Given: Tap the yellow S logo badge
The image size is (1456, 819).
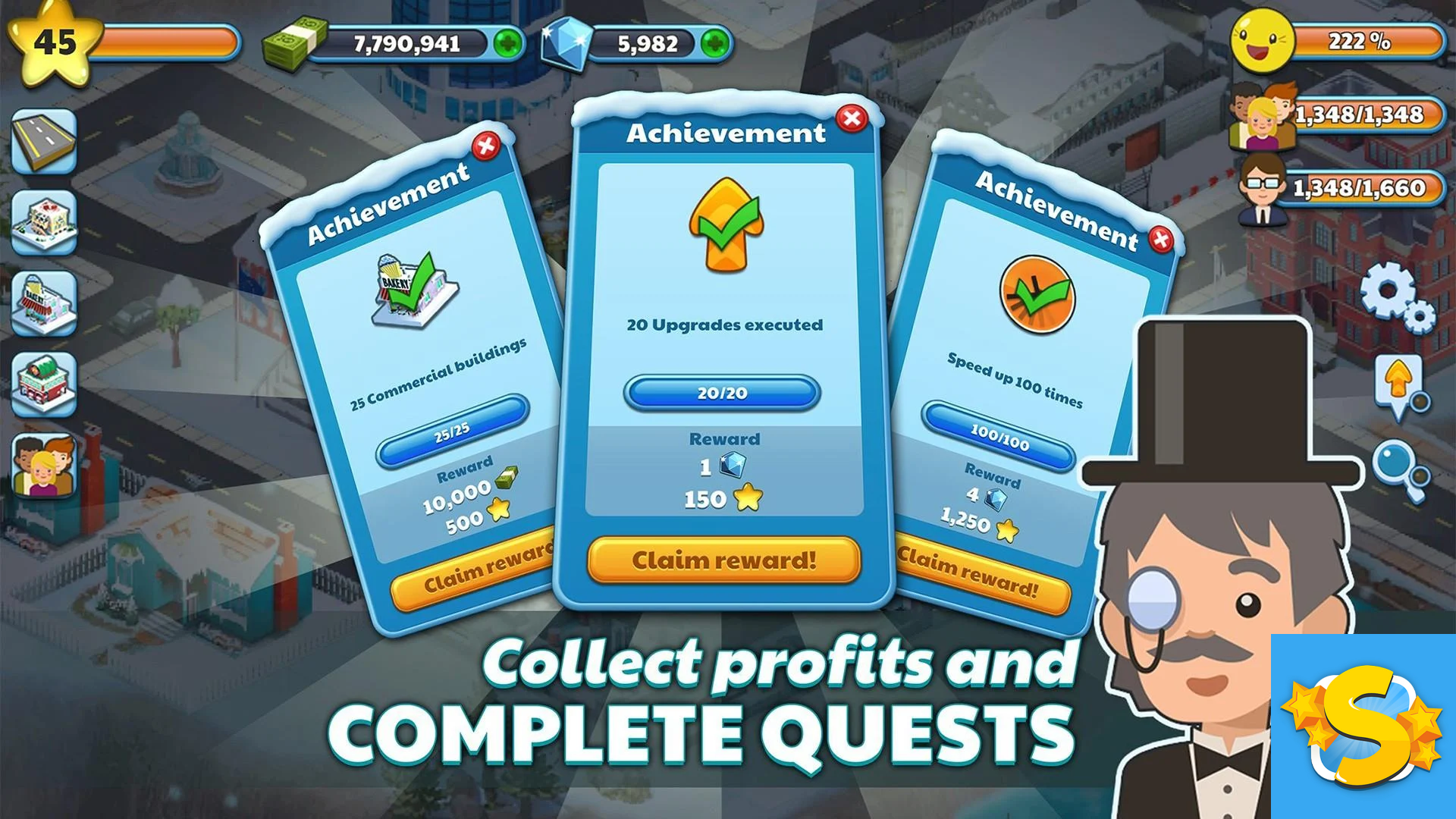Looking at the screenshot, I should [x=1363, y=726].
